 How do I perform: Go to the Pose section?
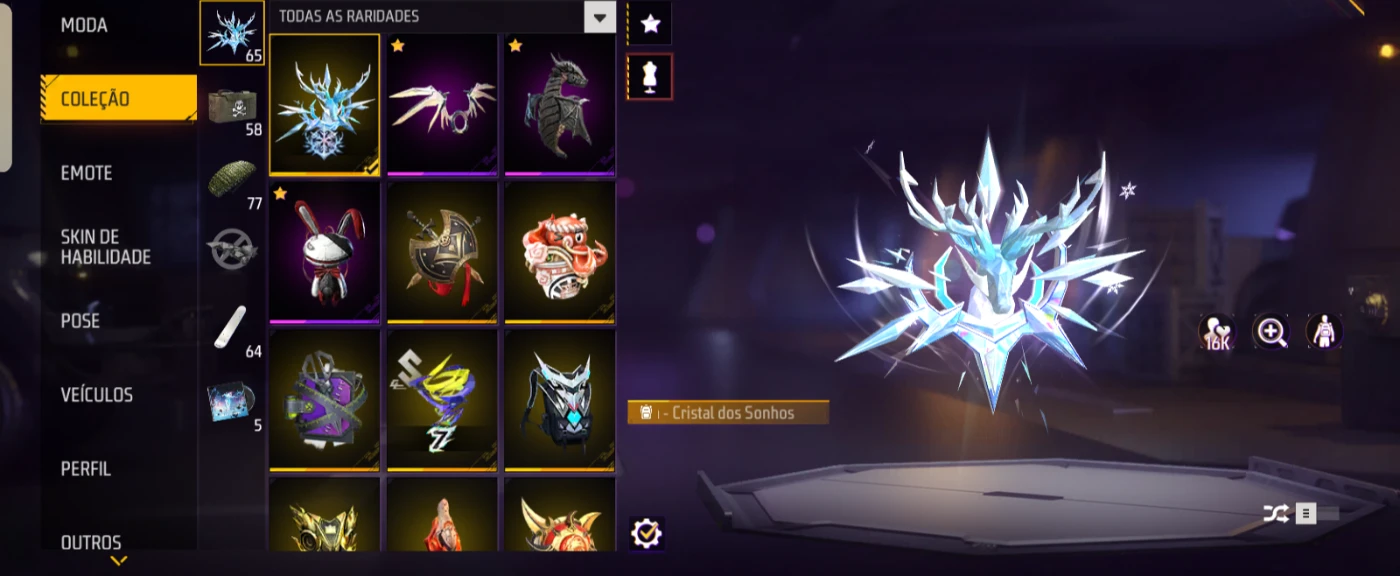click(x=80, y=321)
